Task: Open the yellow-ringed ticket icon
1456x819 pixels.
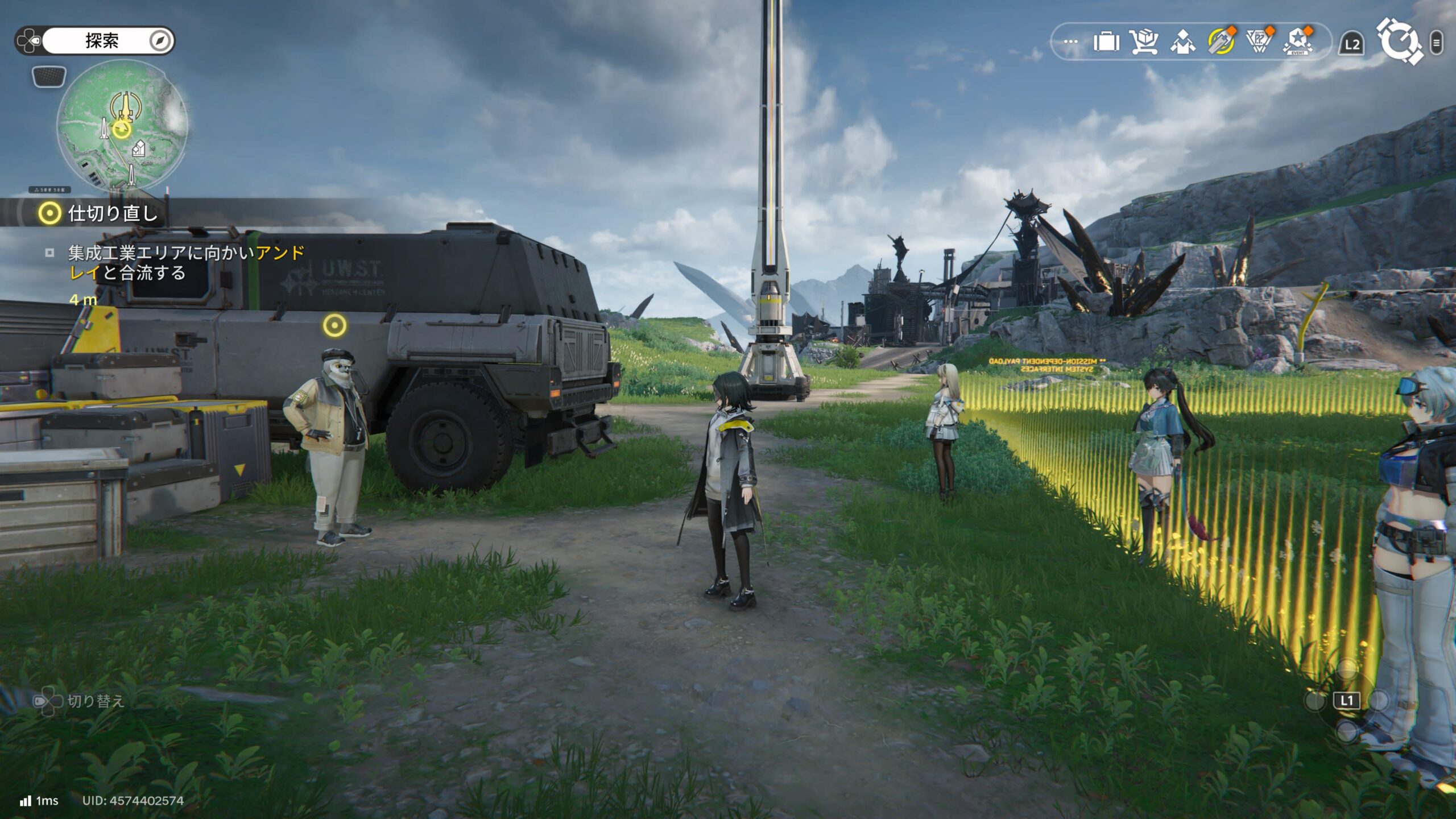Action: pos(1221,42)
